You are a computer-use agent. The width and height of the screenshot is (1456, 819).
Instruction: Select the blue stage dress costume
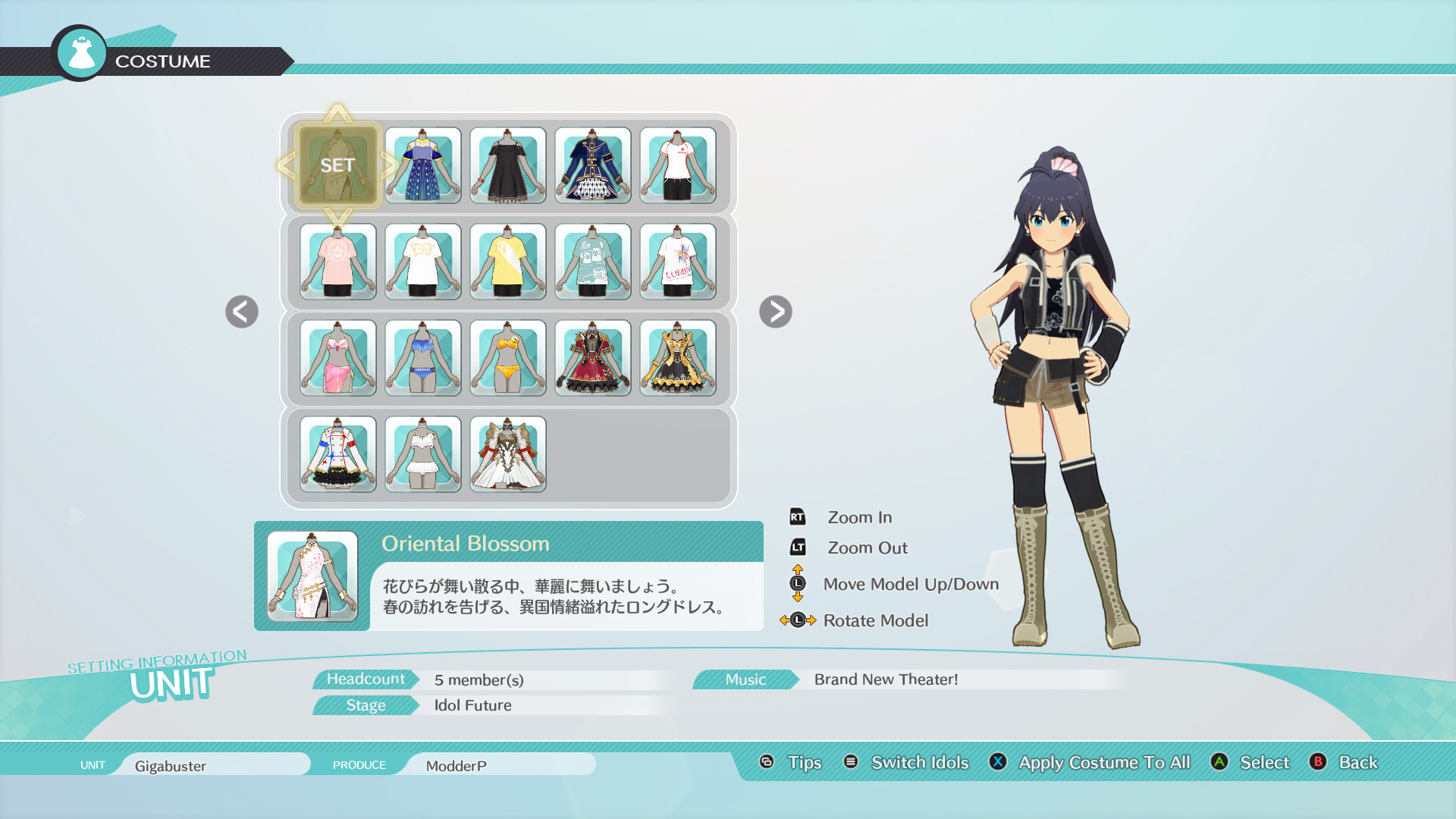(x=423, y=165)
